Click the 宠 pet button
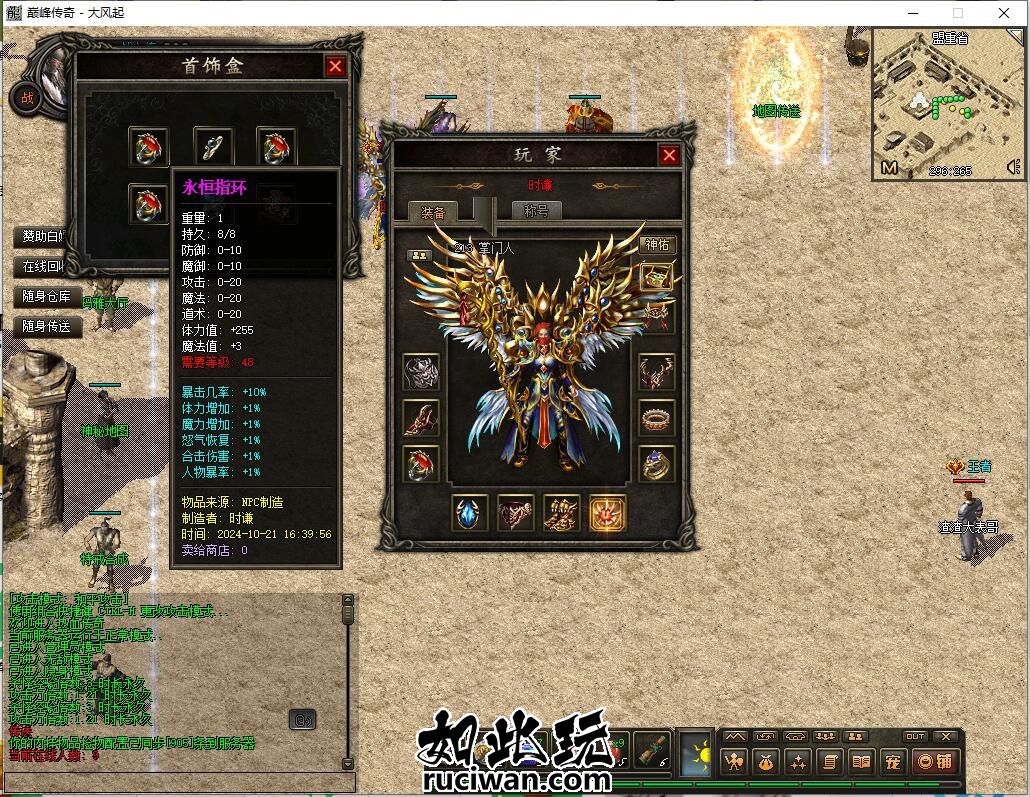This screenshot has height=797, width=1030. point(892,762)
